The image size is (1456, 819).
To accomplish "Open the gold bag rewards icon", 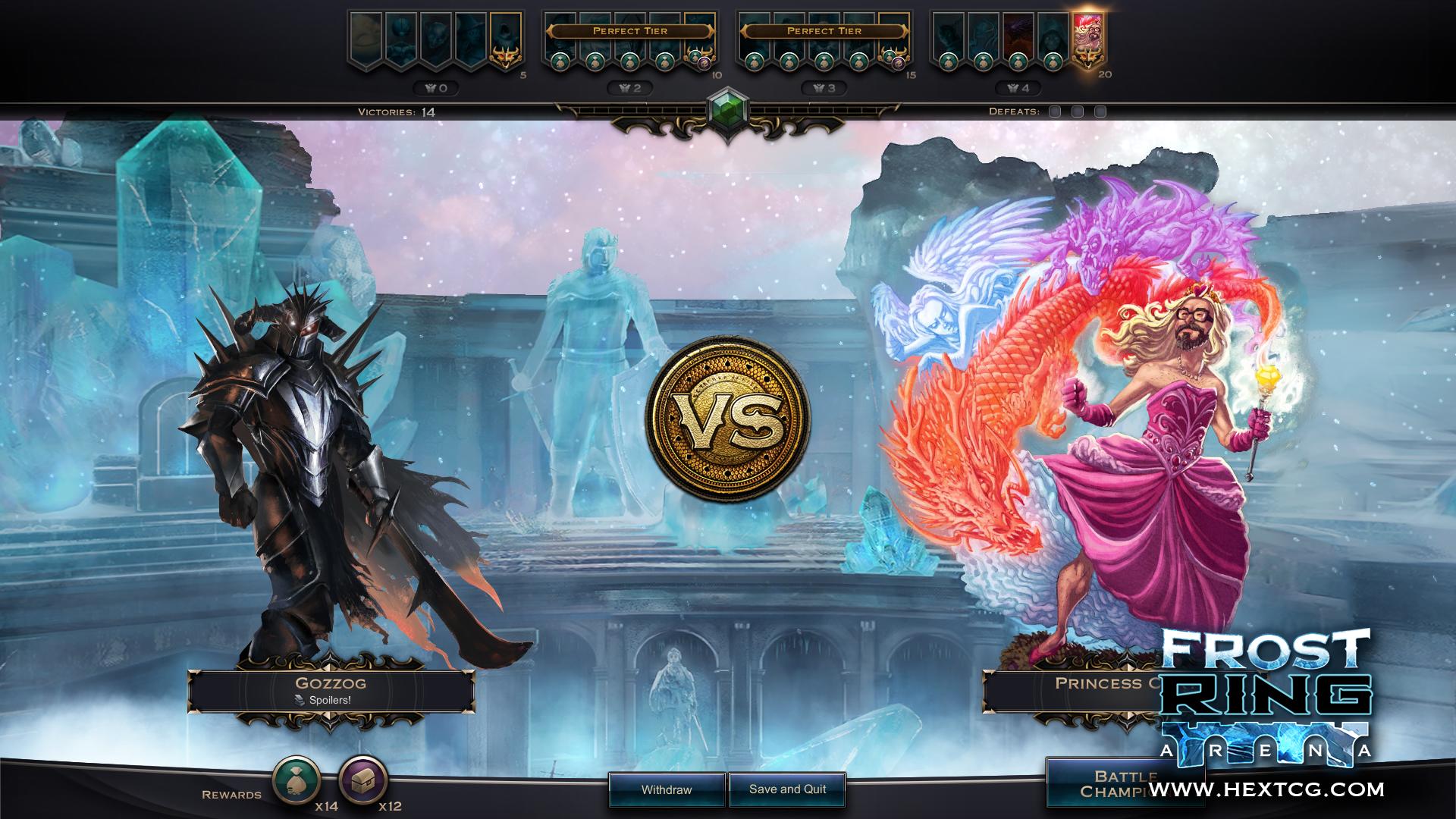I will coord(297,779).
